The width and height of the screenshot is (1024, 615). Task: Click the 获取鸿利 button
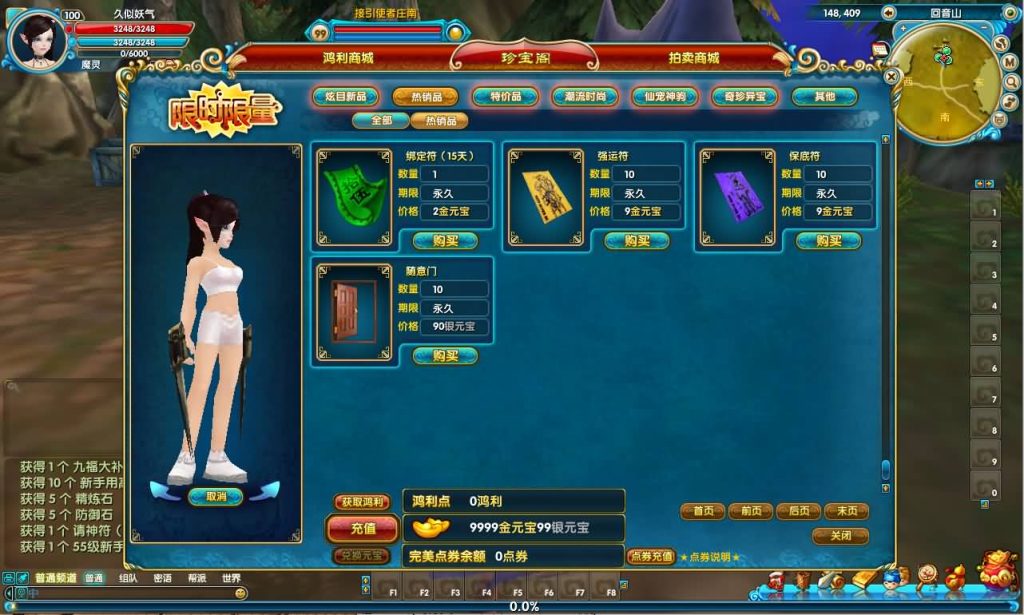tap(361, 501)
